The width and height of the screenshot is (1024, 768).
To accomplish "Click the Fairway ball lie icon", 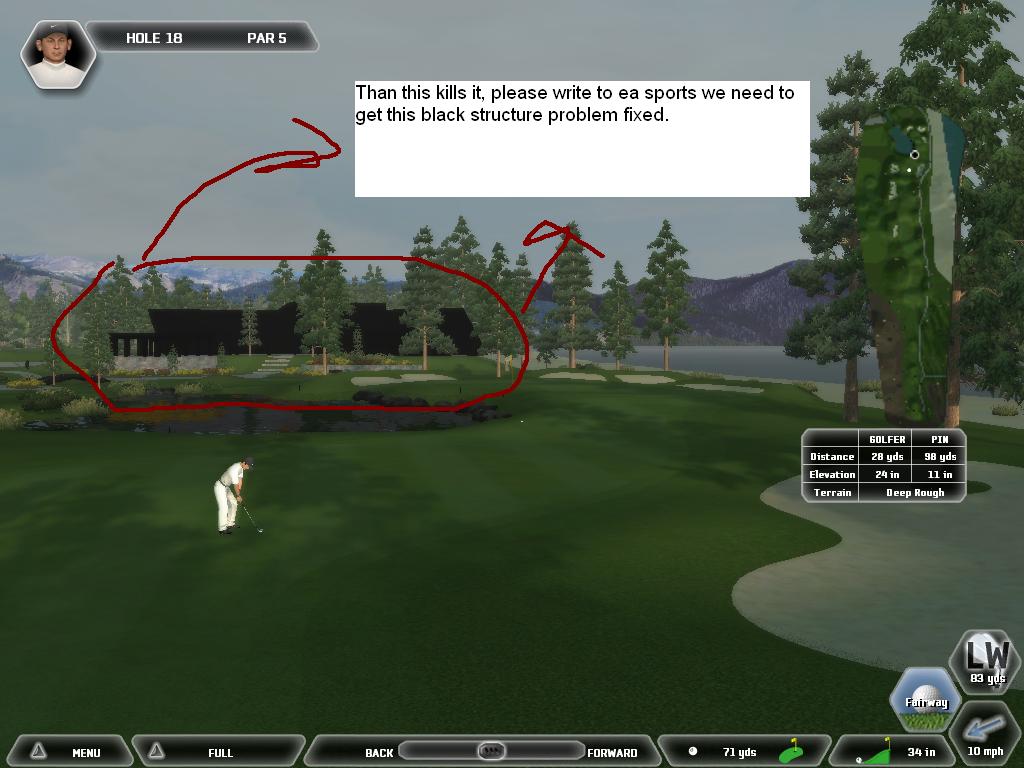I will click(x=926, y=698).
